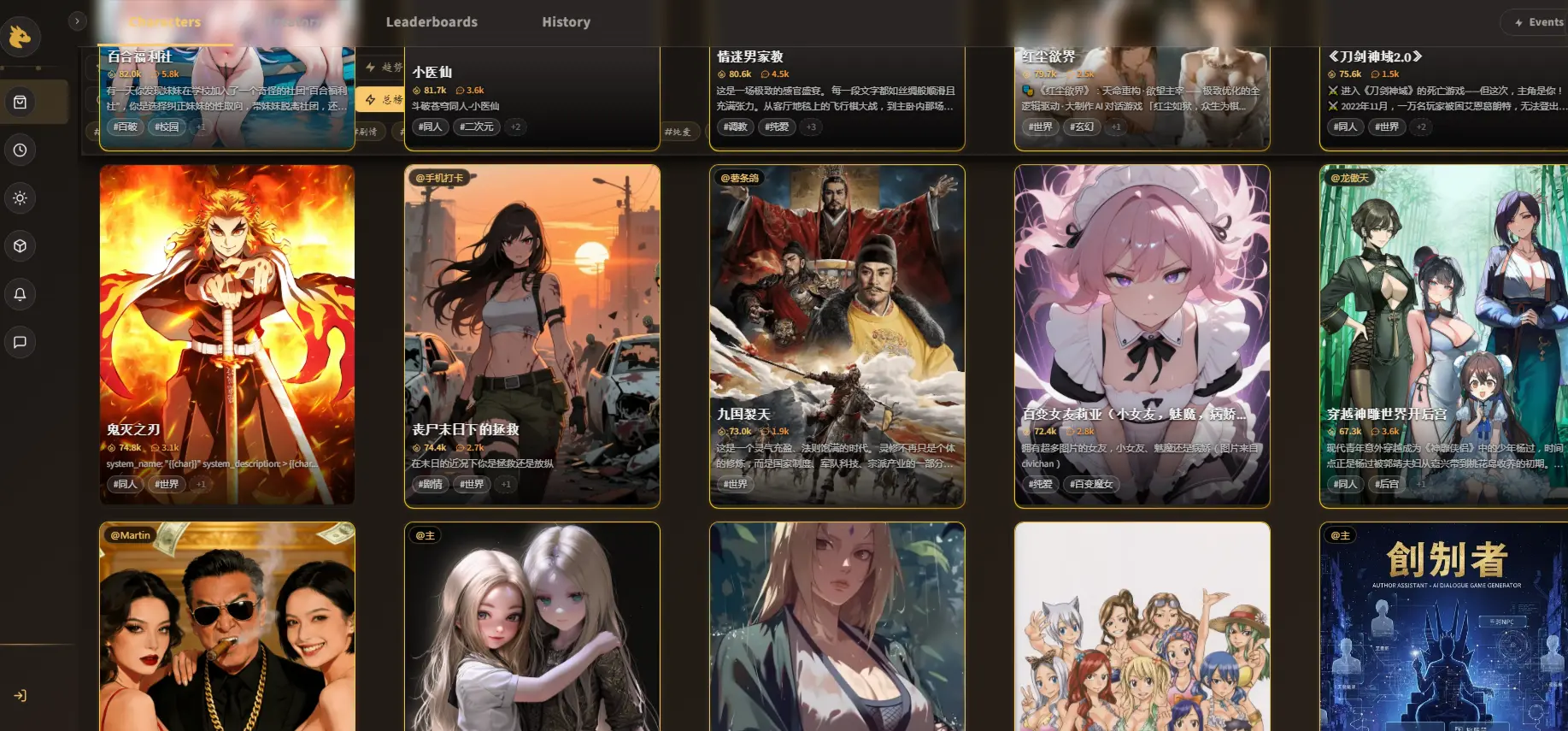Switch to the Leaderboards tab
The width and height of the screenshot is (1568, 731).
(x=432, y=22)
